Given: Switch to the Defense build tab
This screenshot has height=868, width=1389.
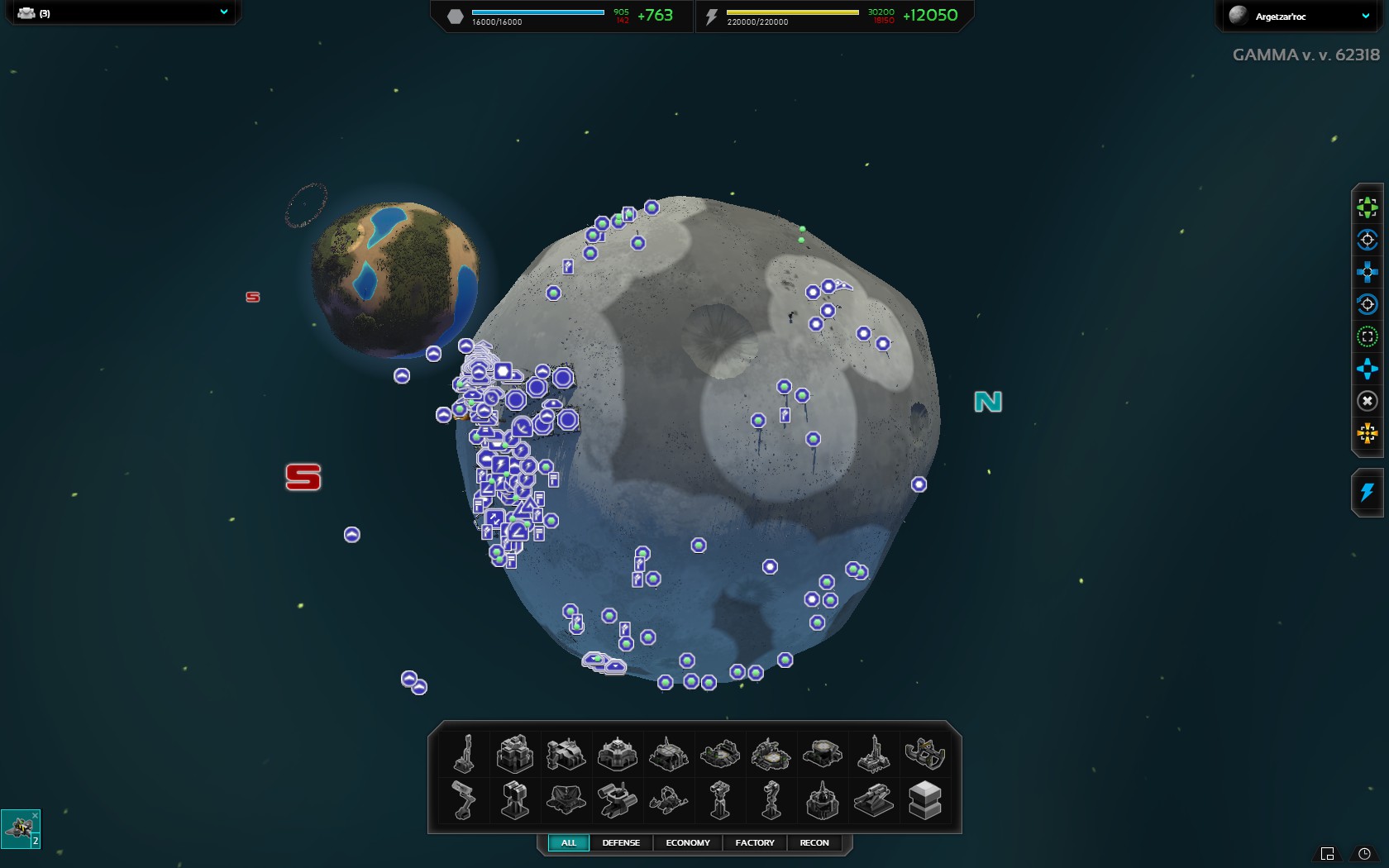Looking at the screenshot, I should (621, 842).
